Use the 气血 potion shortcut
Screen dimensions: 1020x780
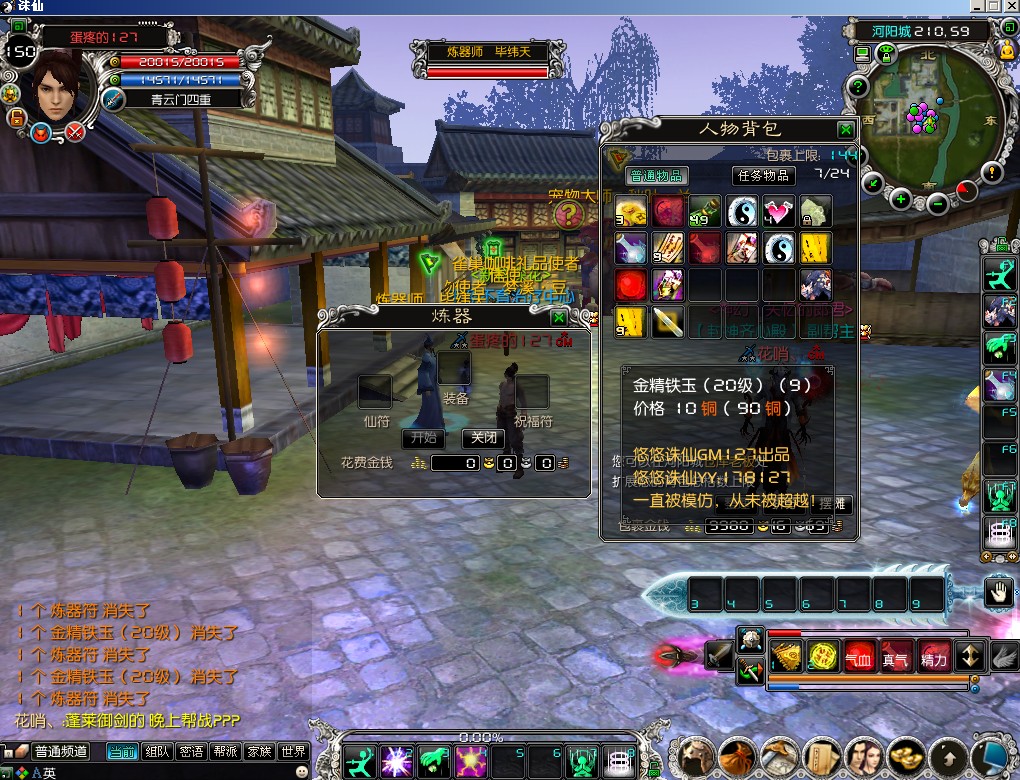(x=859, y=656)
